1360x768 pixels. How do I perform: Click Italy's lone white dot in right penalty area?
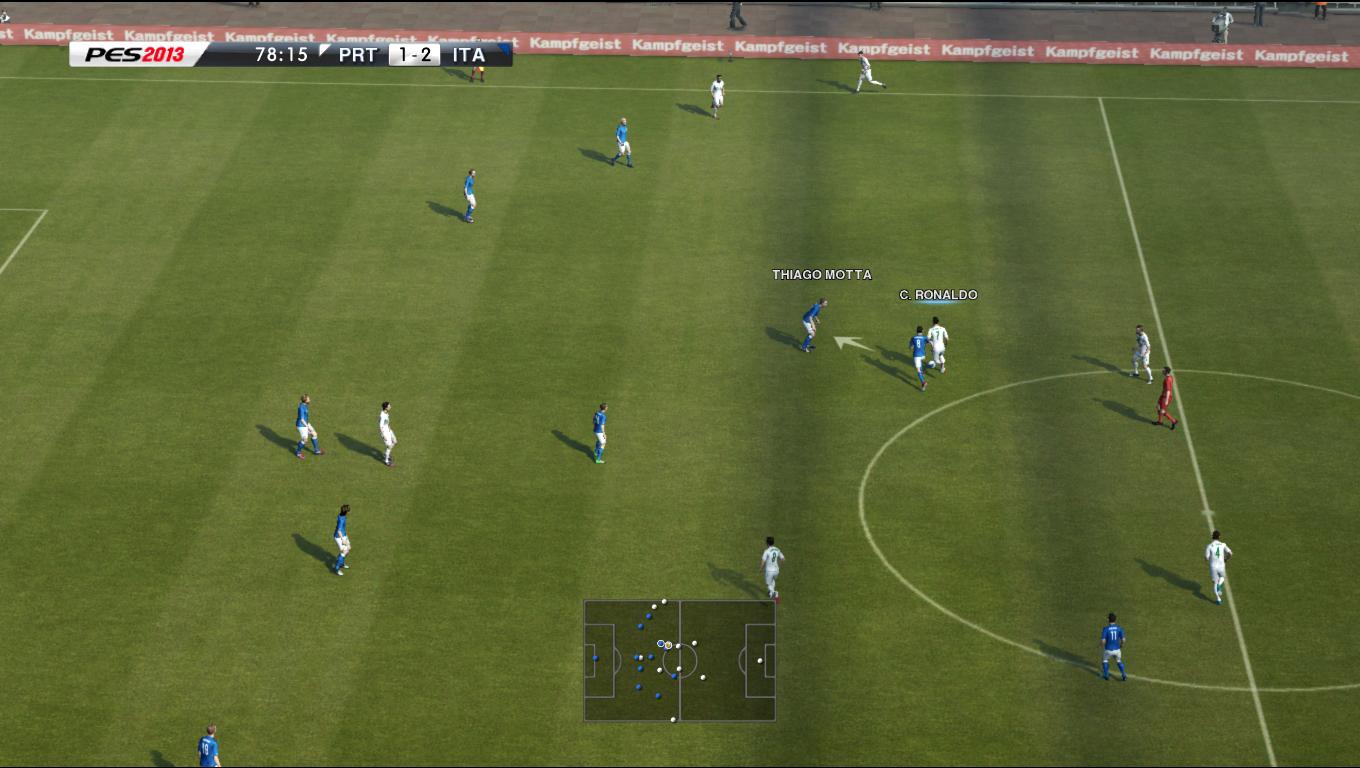(x=760, y=660)
